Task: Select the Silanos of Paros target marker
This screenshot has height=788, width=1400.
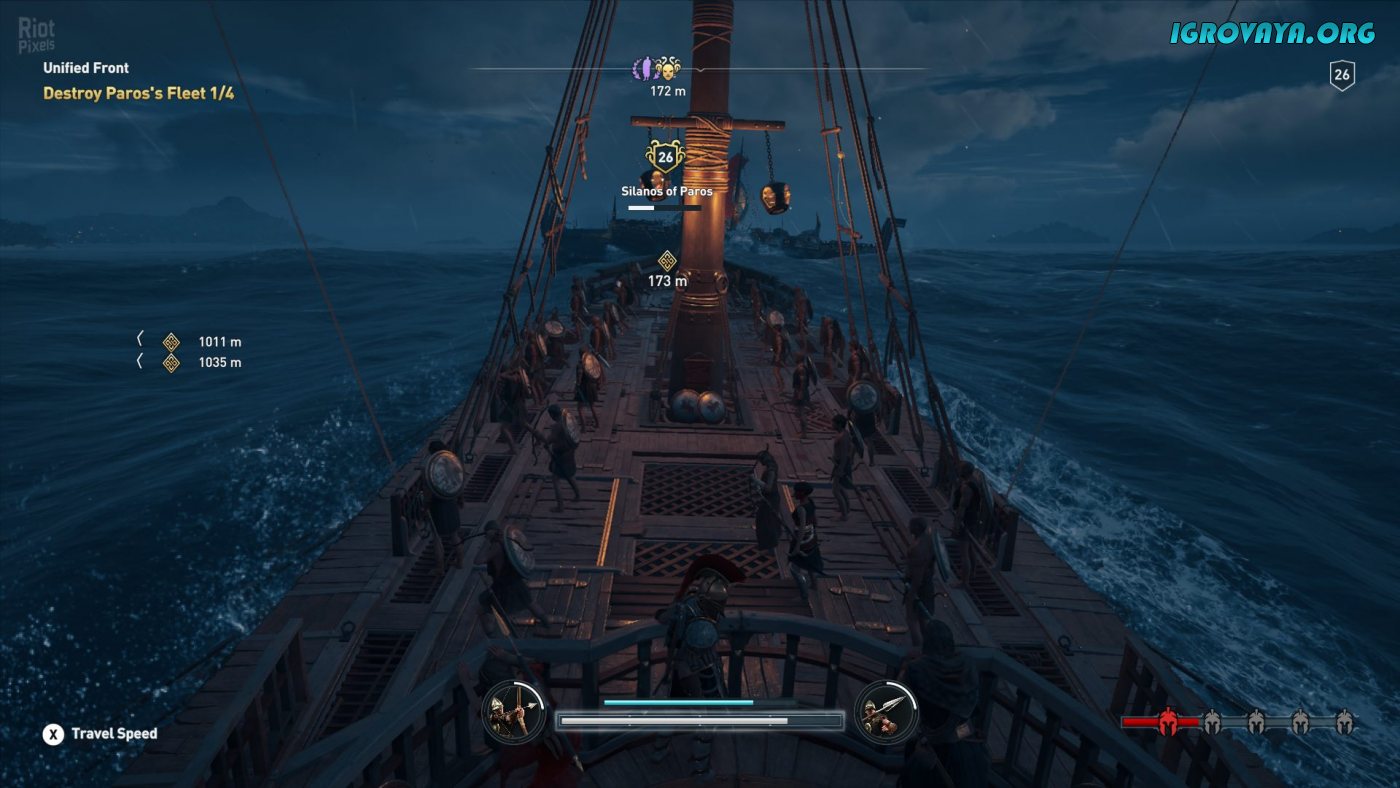Action: pyautogui.click(x=665, y=157)
